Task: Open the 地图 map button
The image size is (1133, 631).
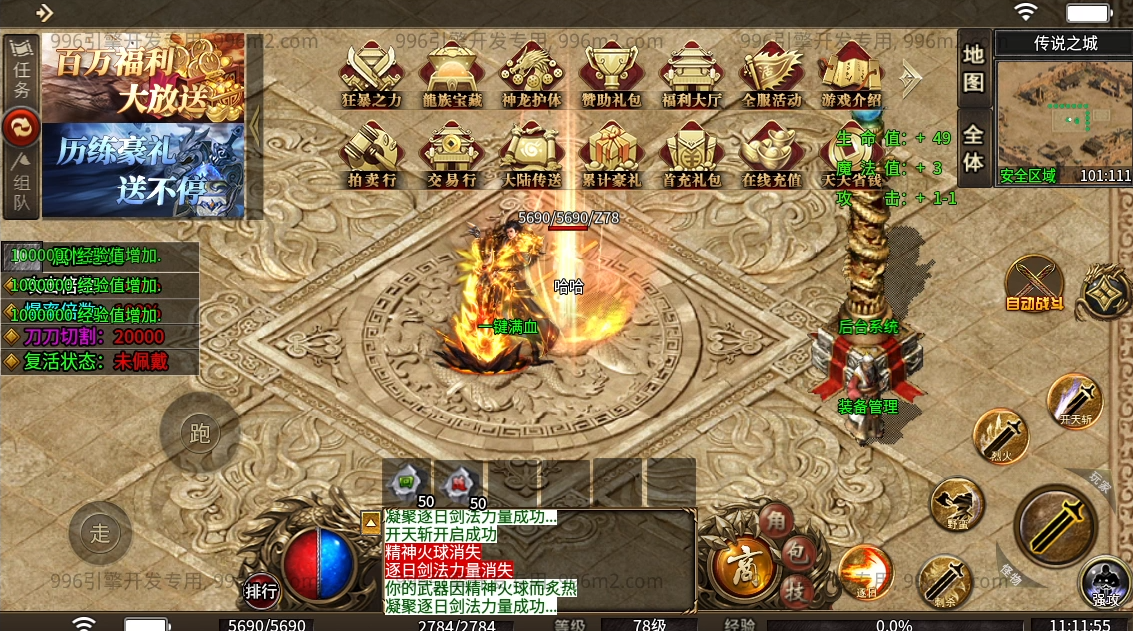Action: click(974, 68)
